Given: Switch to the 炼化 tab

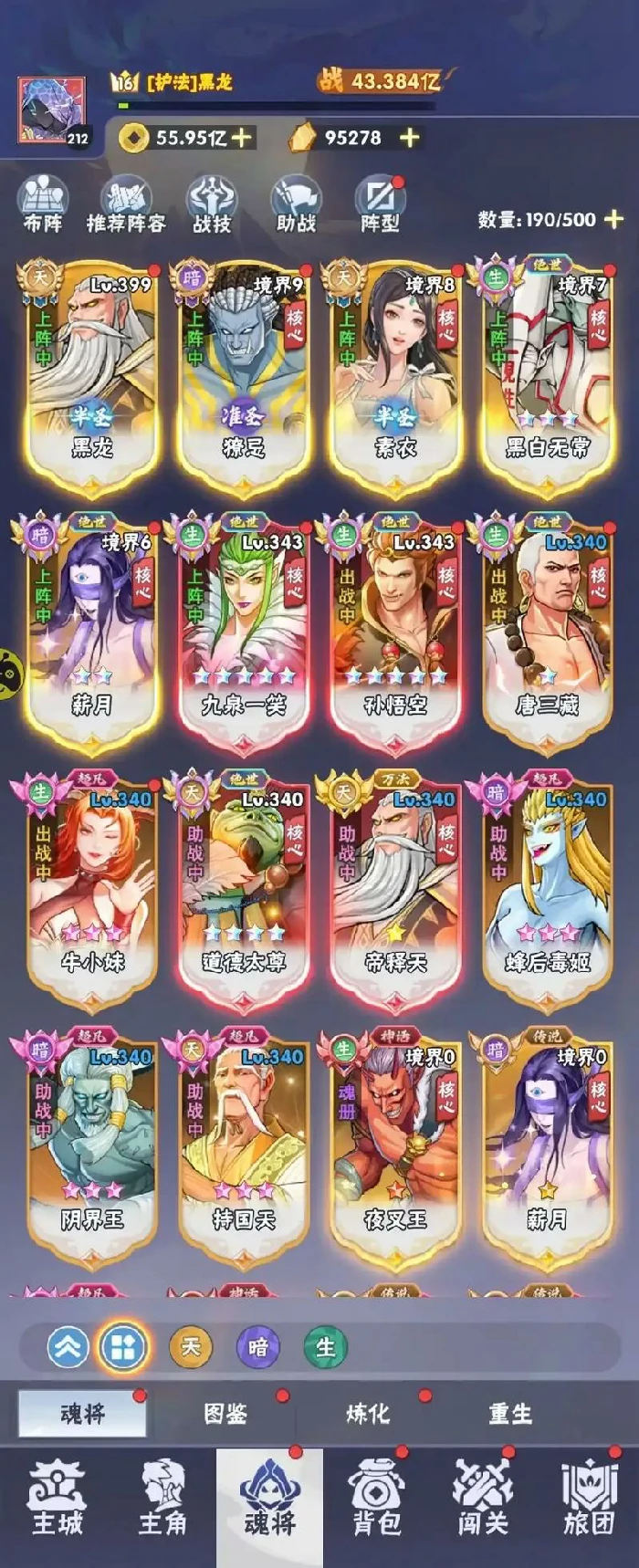Looking at the screenshot, I should point(367,1414).
